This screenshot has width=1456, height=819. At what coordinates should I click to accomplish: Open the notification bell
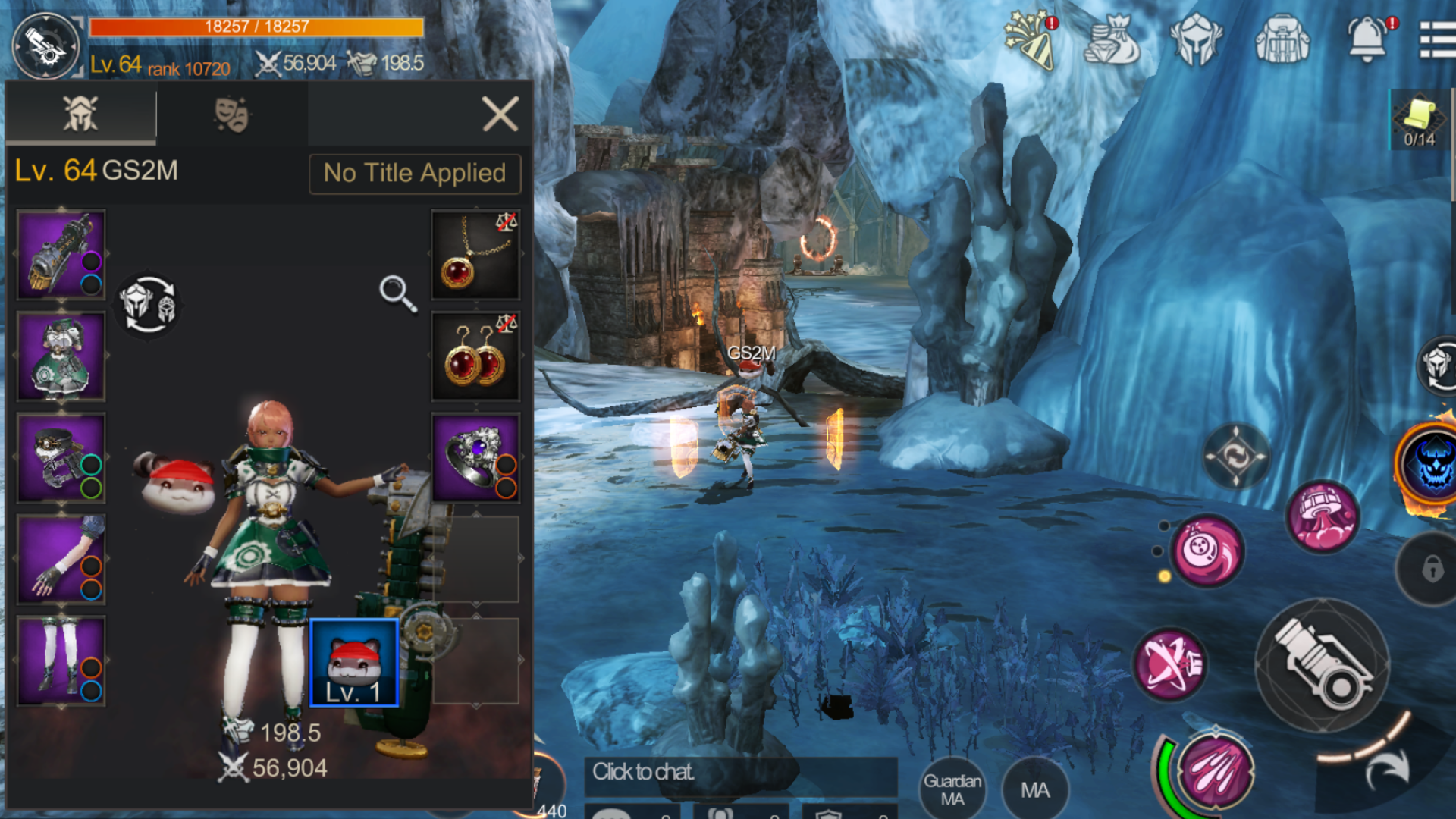point(1367,39)
